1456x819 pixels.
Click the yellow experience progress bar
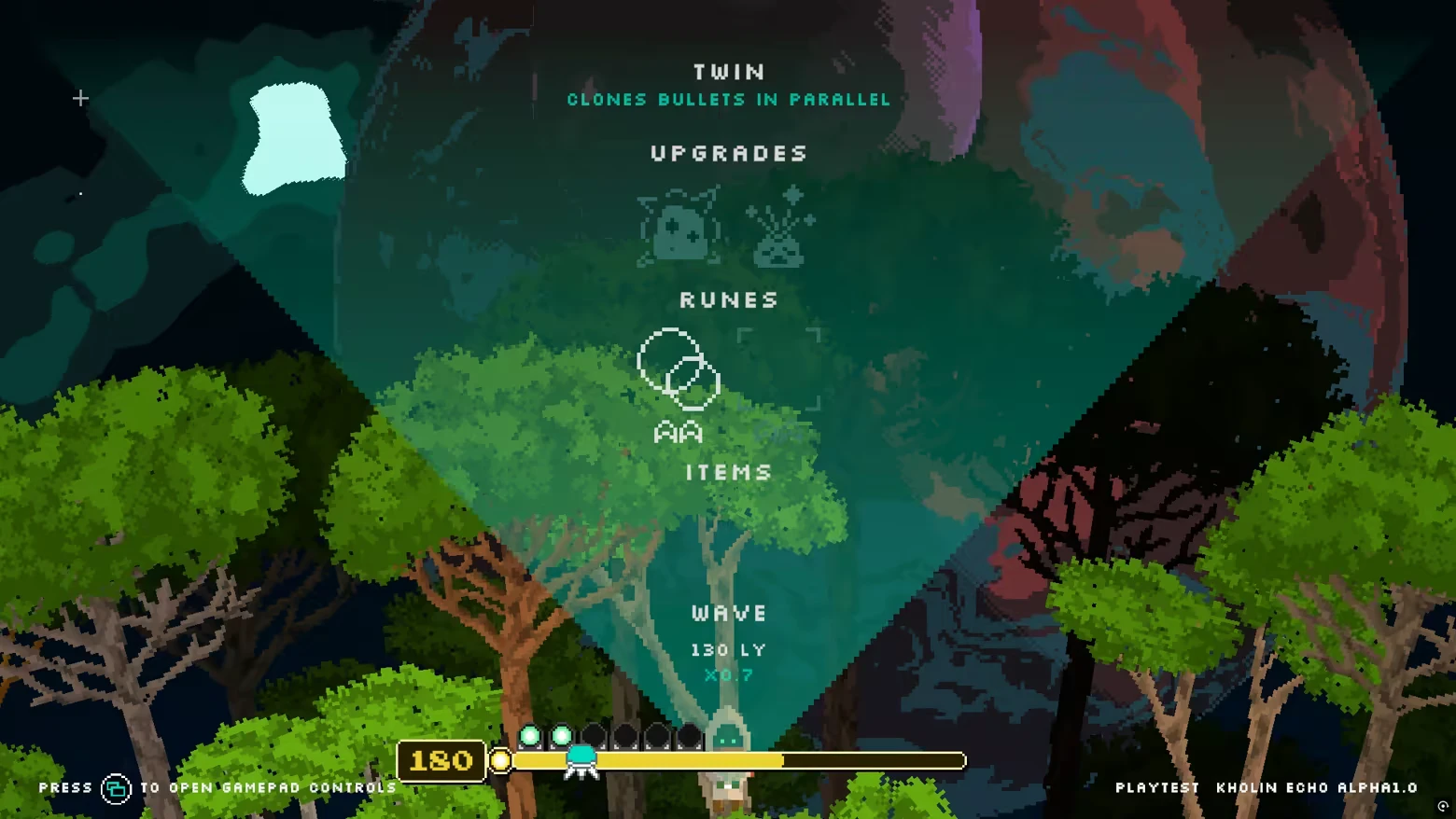[737, 761]
